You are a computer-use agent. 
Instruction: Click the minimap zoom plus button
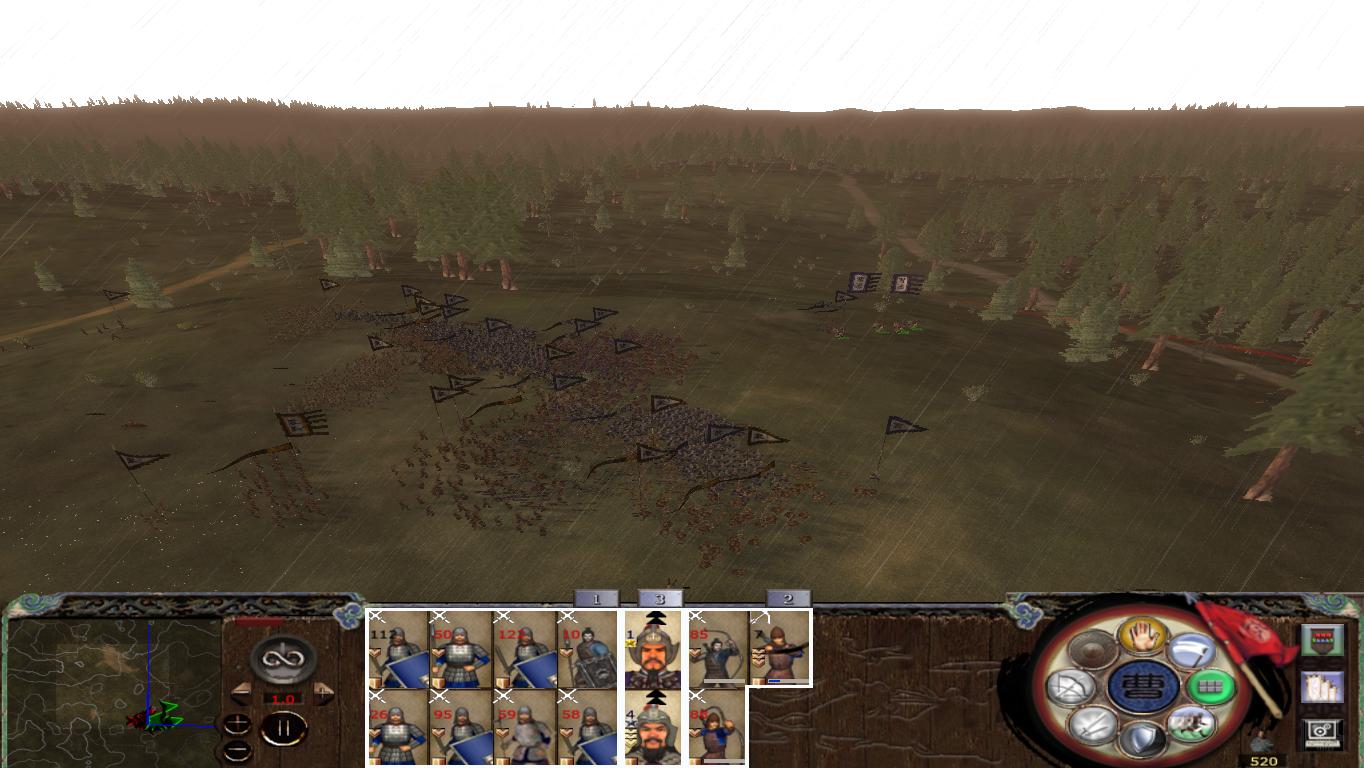point(237,722)
